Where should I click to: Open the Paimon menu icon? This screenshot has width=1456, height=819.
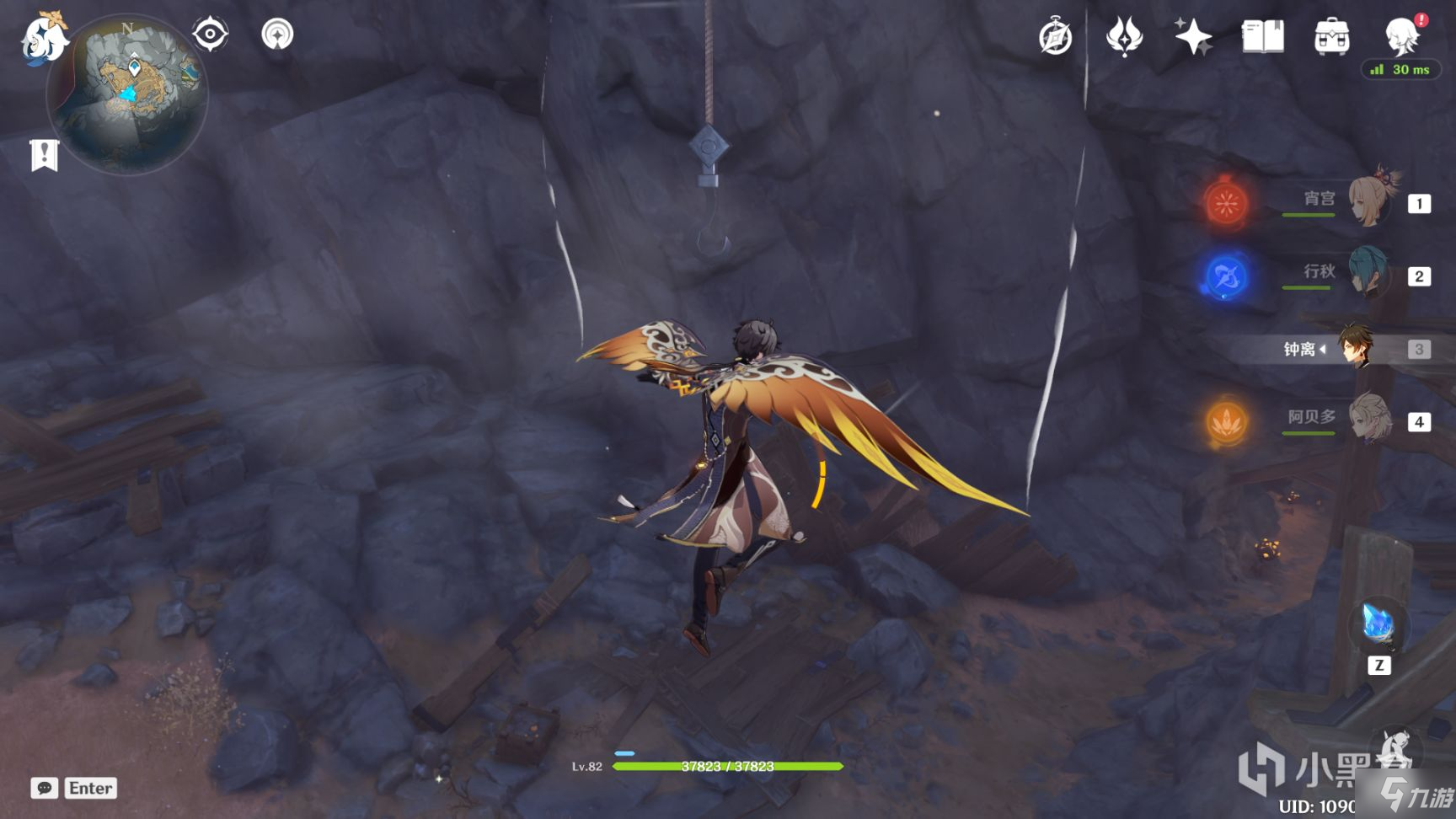click(x=44, y=39)
